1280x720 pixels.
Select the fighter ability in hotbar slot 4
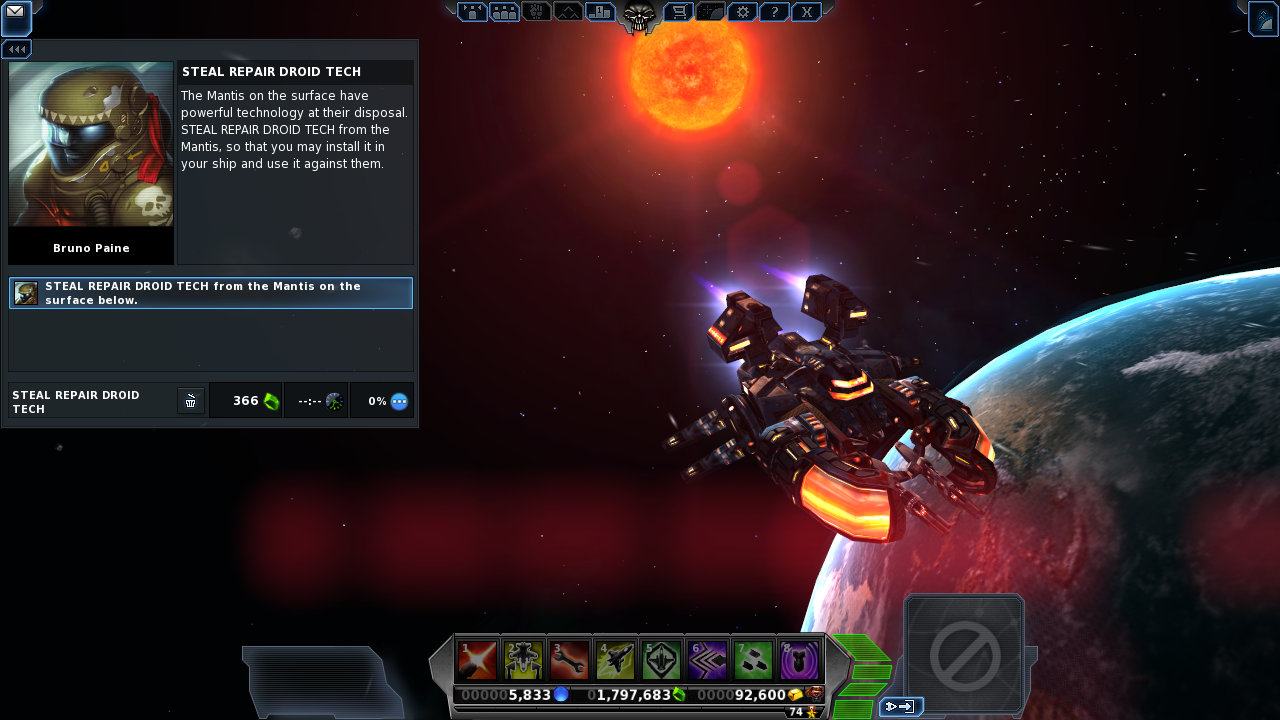(x=615, y=660)
